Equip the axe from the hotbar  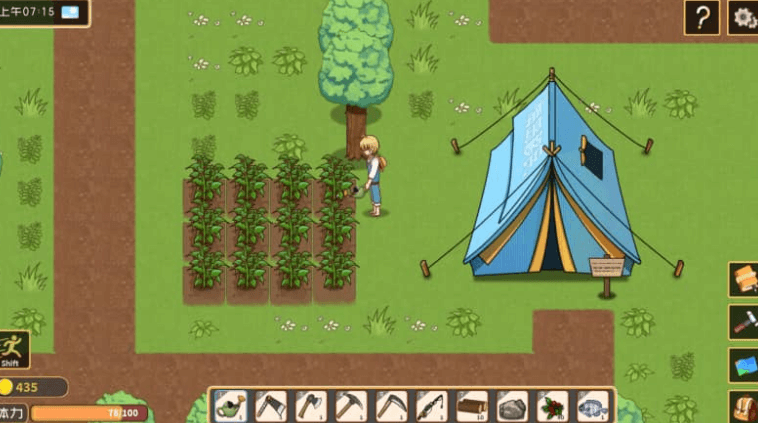(311, 406)
